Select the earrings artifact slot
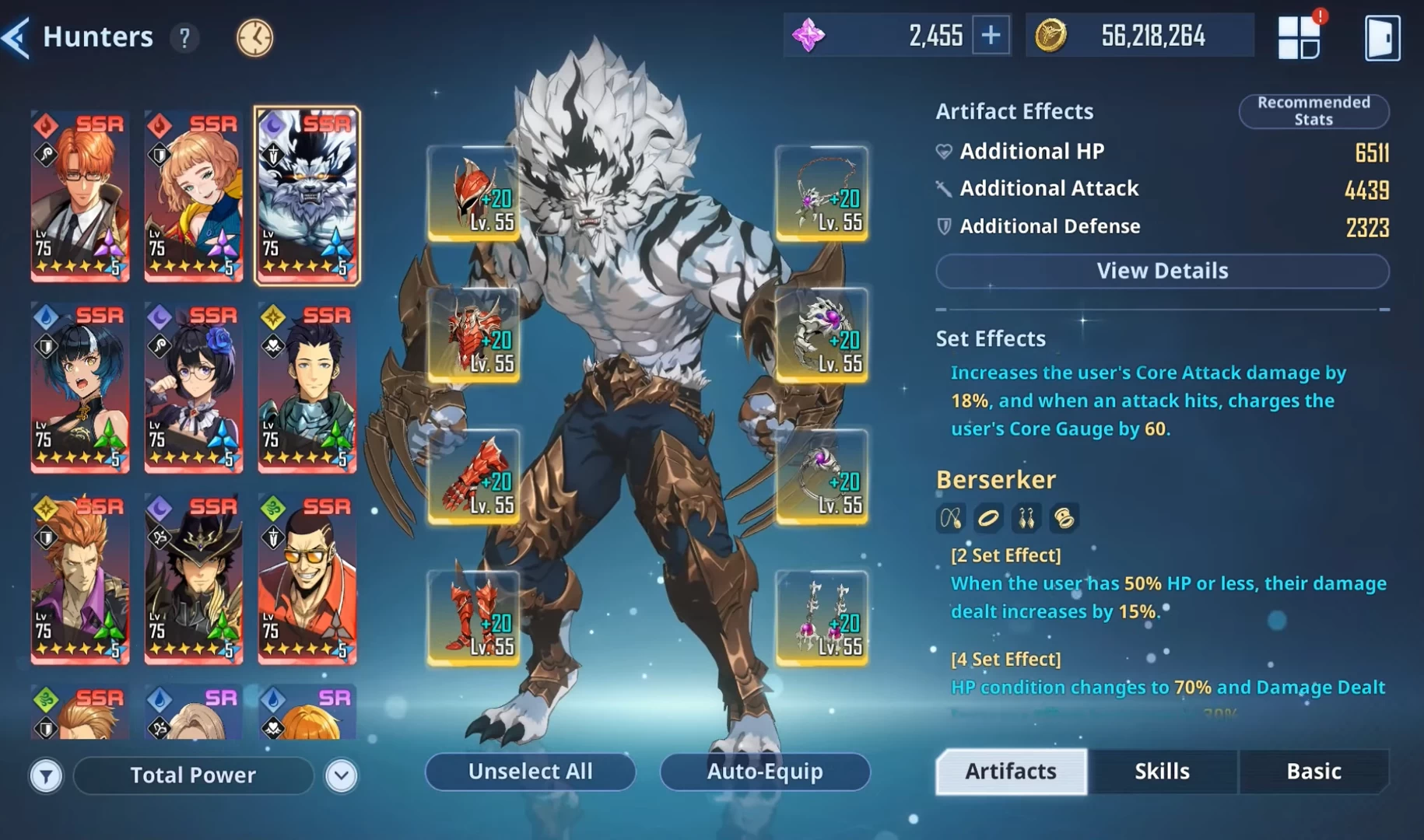 [x=822, y=618]
